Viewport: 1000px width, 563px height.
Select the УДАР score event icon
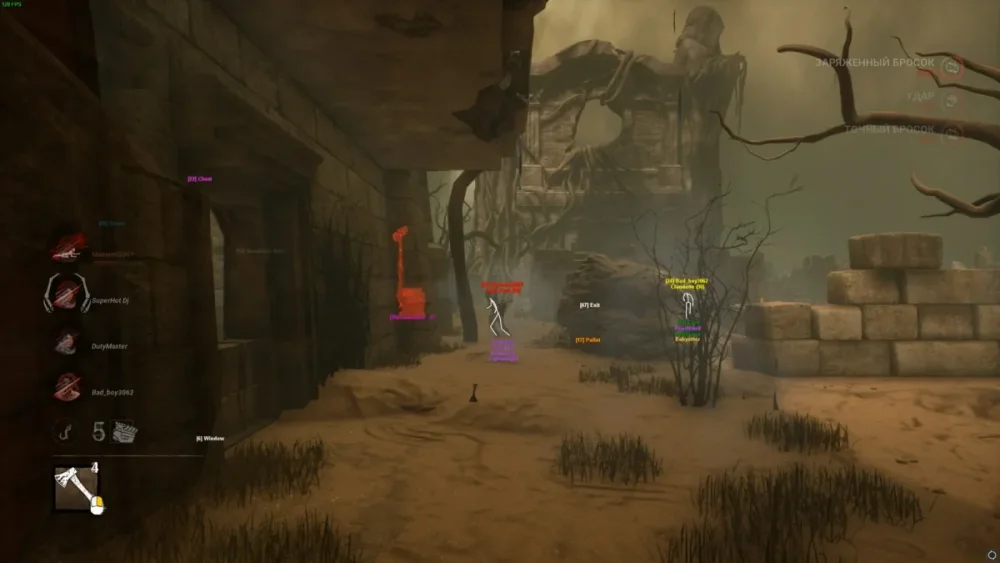(x=952, y=98)
